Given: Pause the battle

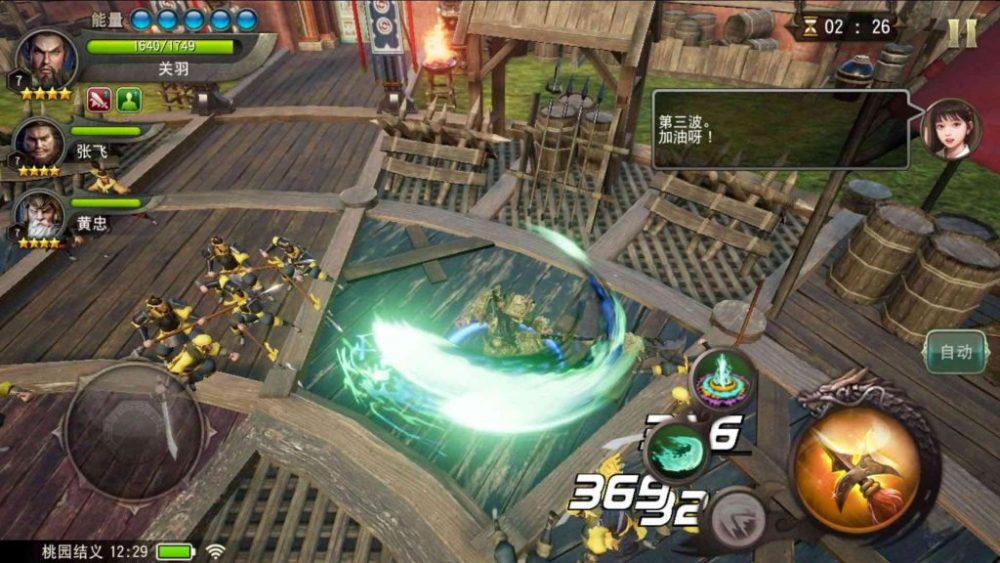Looking at the screenshot, I should click(x=962, y=33).
